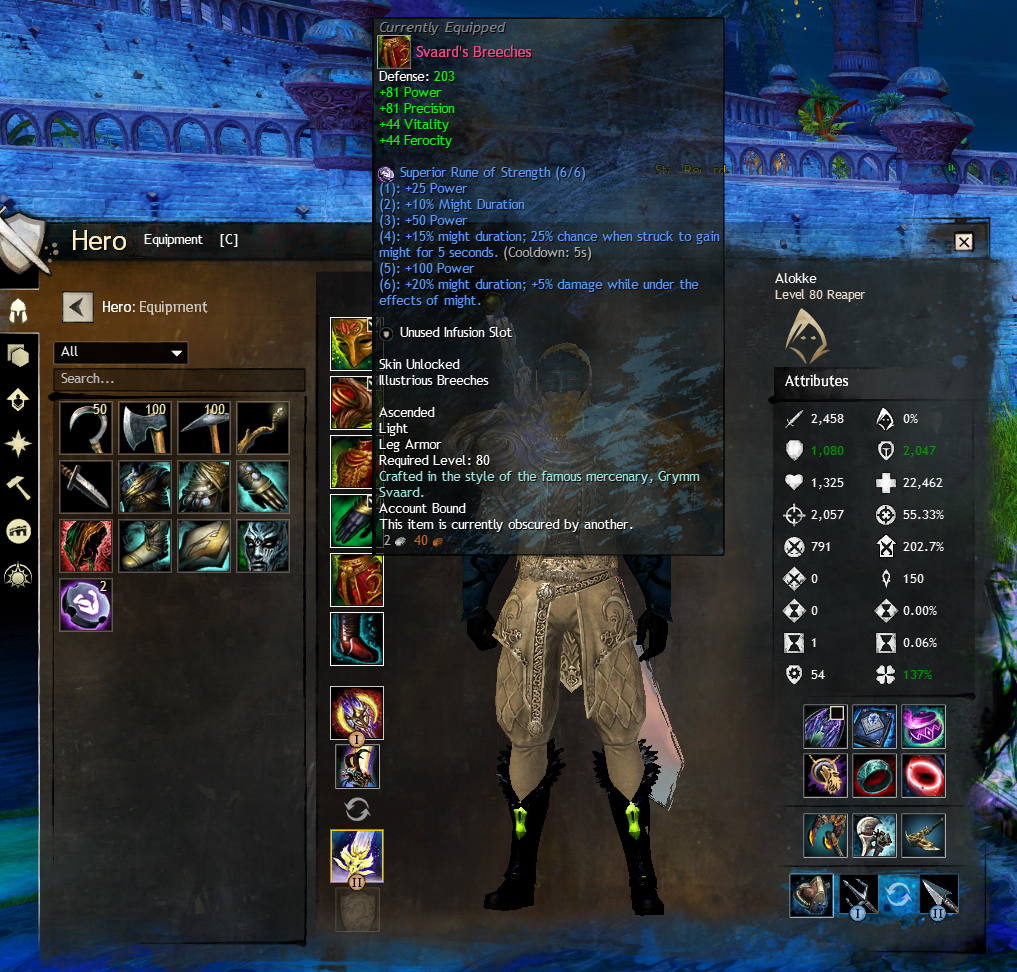Image resolution: width=1017 pixels, height=972 pixels.
Task: Click the glowing red ring slot
Action: pos(923,775)
